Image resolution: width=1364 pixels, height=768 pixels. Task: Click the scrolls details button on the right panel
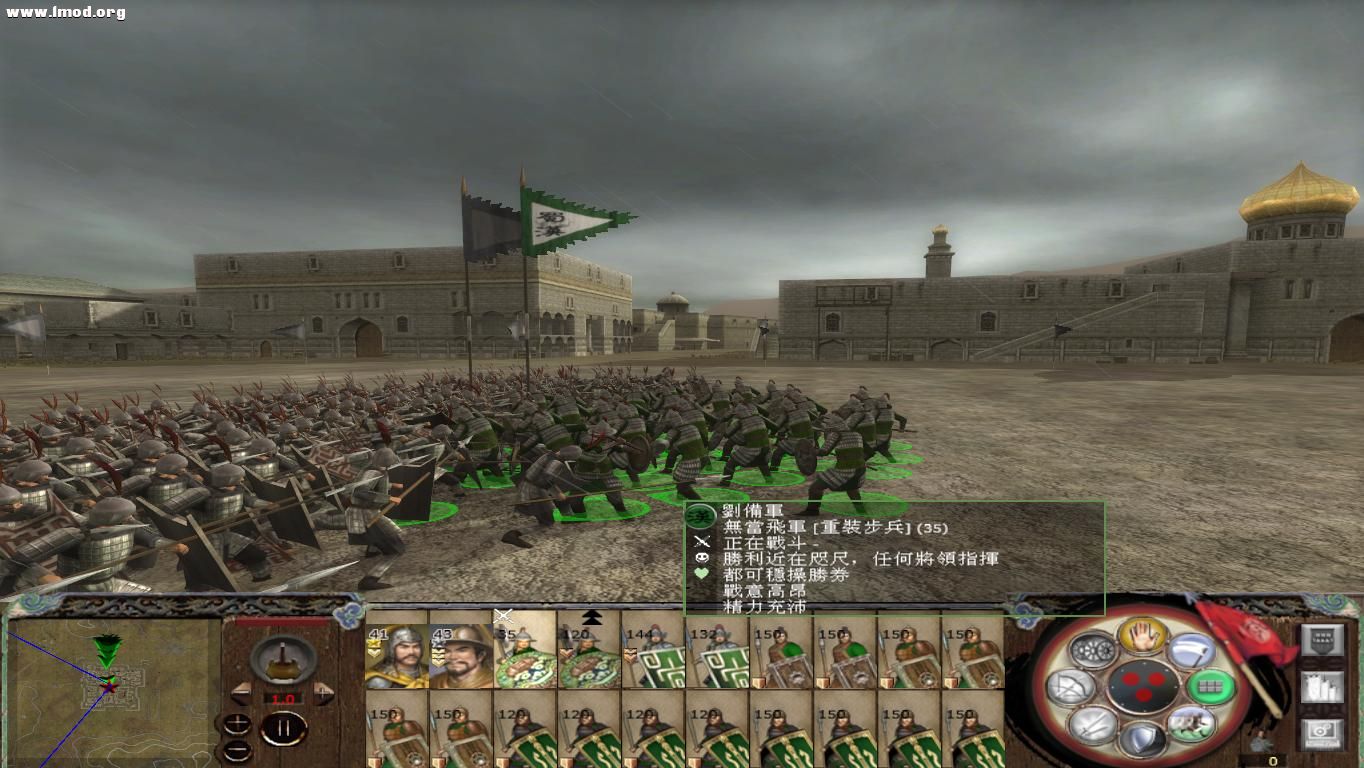[1322, 688]
